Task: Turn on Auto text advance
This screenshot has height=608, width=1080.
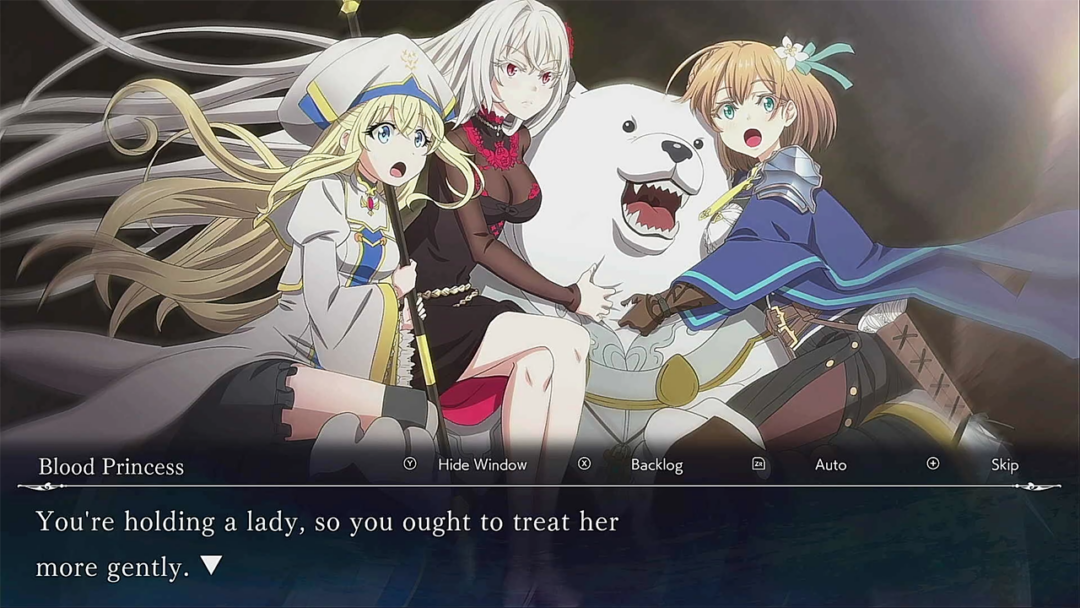Action: [x=830, y=465]
